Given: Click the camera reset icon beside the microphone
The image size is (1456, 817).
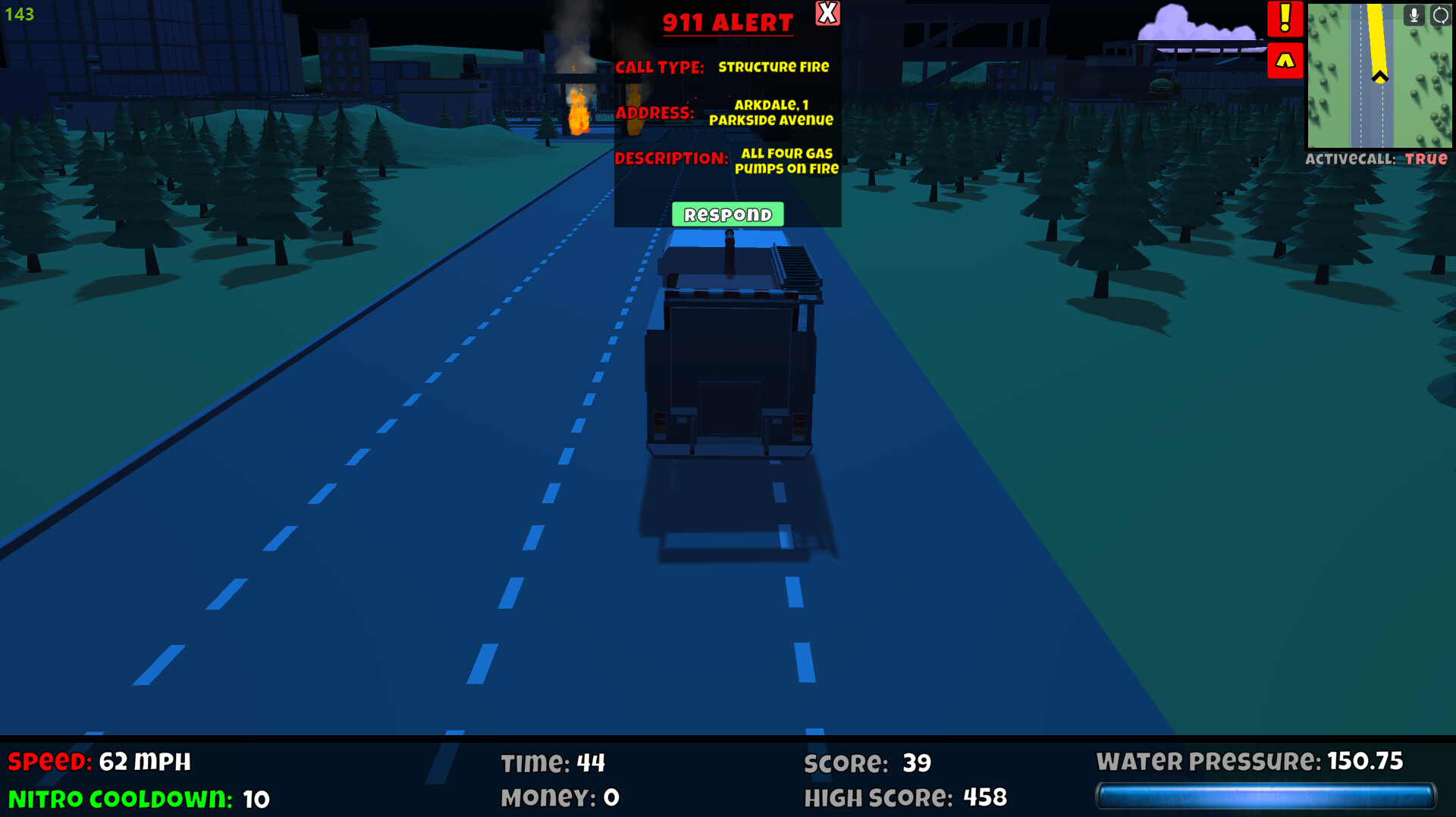Looking at the screenshot, I should [1439, 15].
